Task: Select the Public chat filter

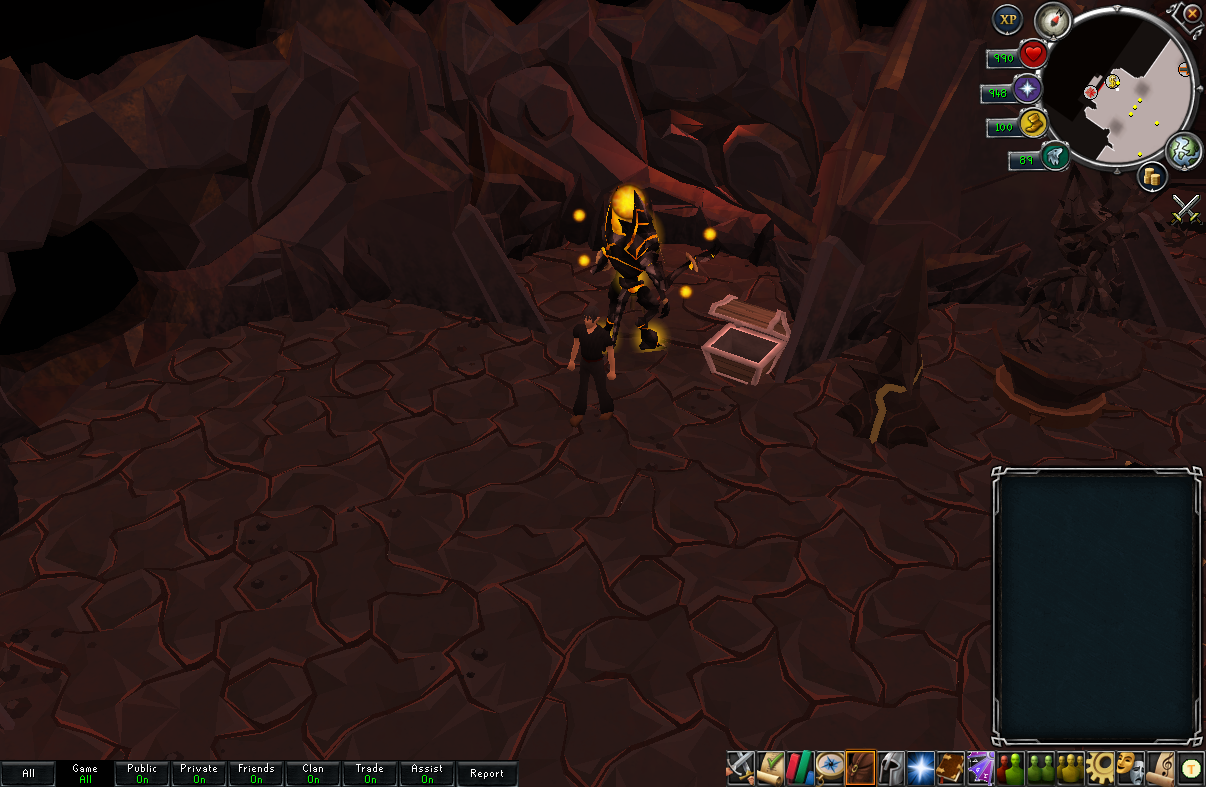Action: point(142,773)
